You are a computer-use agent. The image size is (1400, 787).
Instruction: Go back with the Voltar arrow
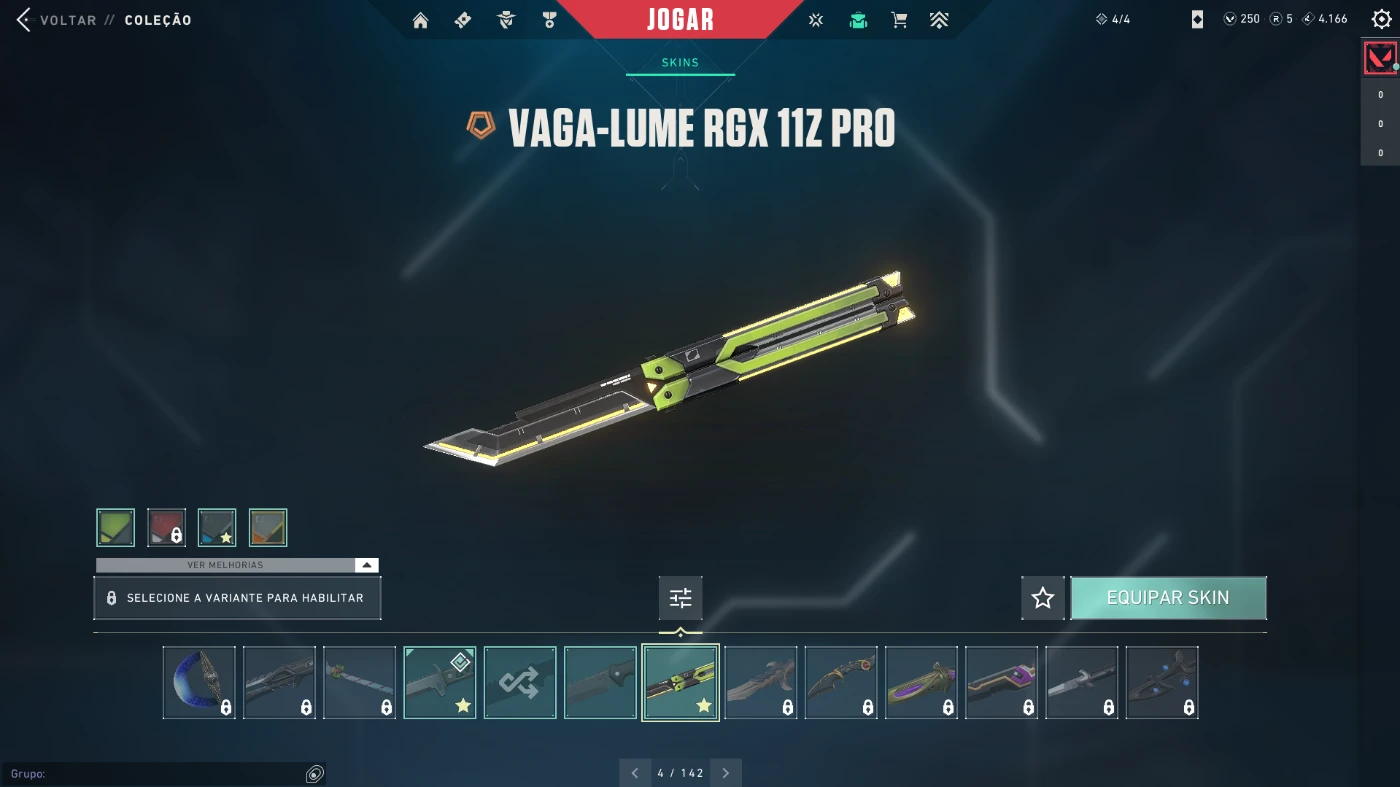pyautogui.click(x=24, y=20)
